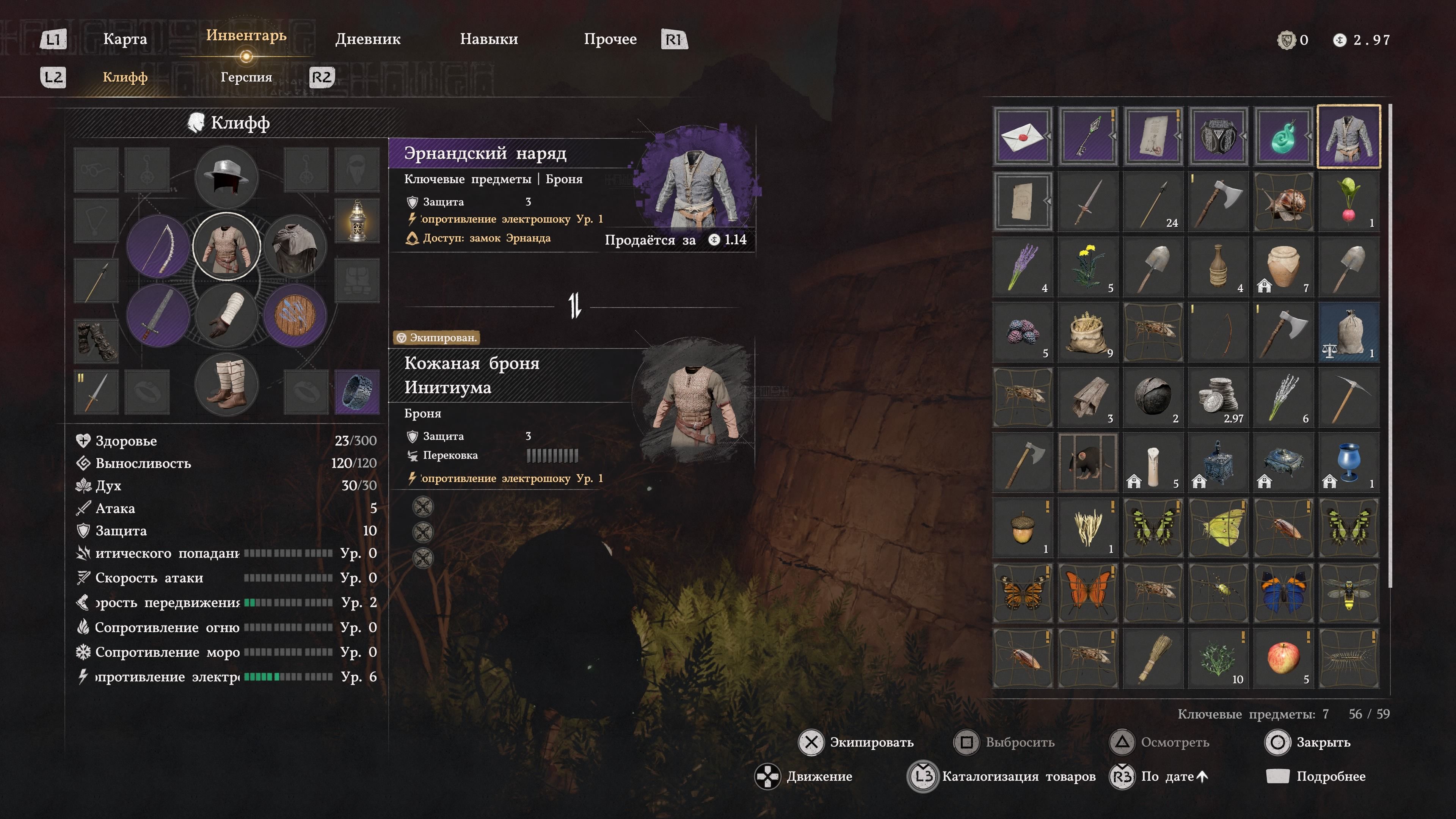Choose the pickaxe in inventory

coord(1349,397)
